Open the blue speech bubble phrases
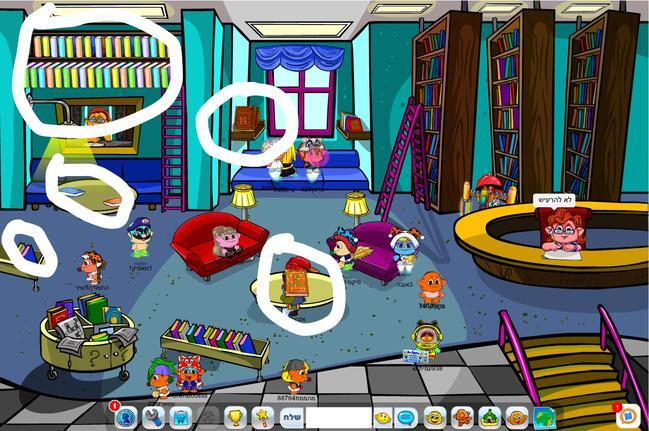 click(x=406, y=417)
